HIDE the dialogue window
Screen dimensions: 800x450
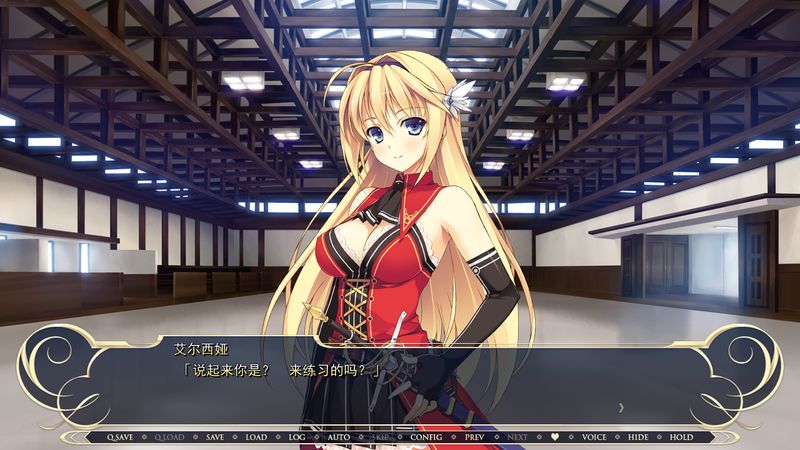638,437
